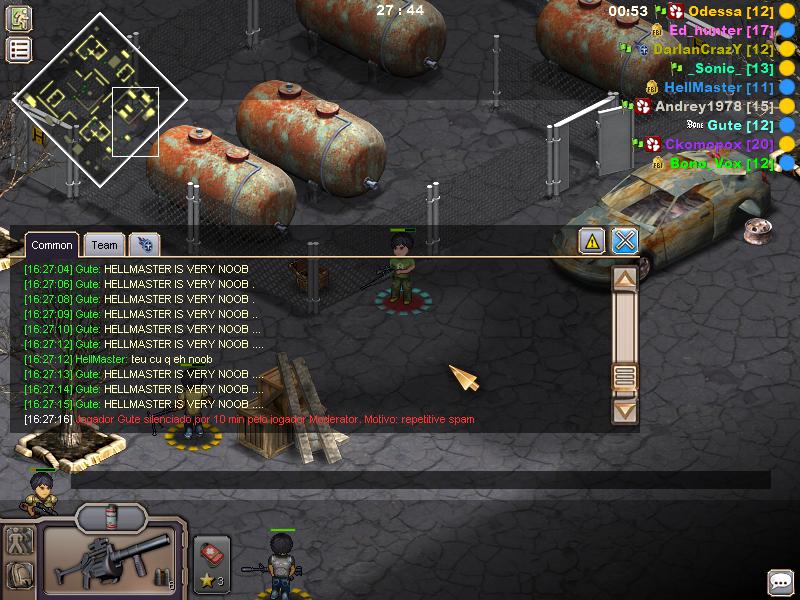
Task: Open the clan shield chat tab
Action: pyautogui.click(x=144, y=245)
